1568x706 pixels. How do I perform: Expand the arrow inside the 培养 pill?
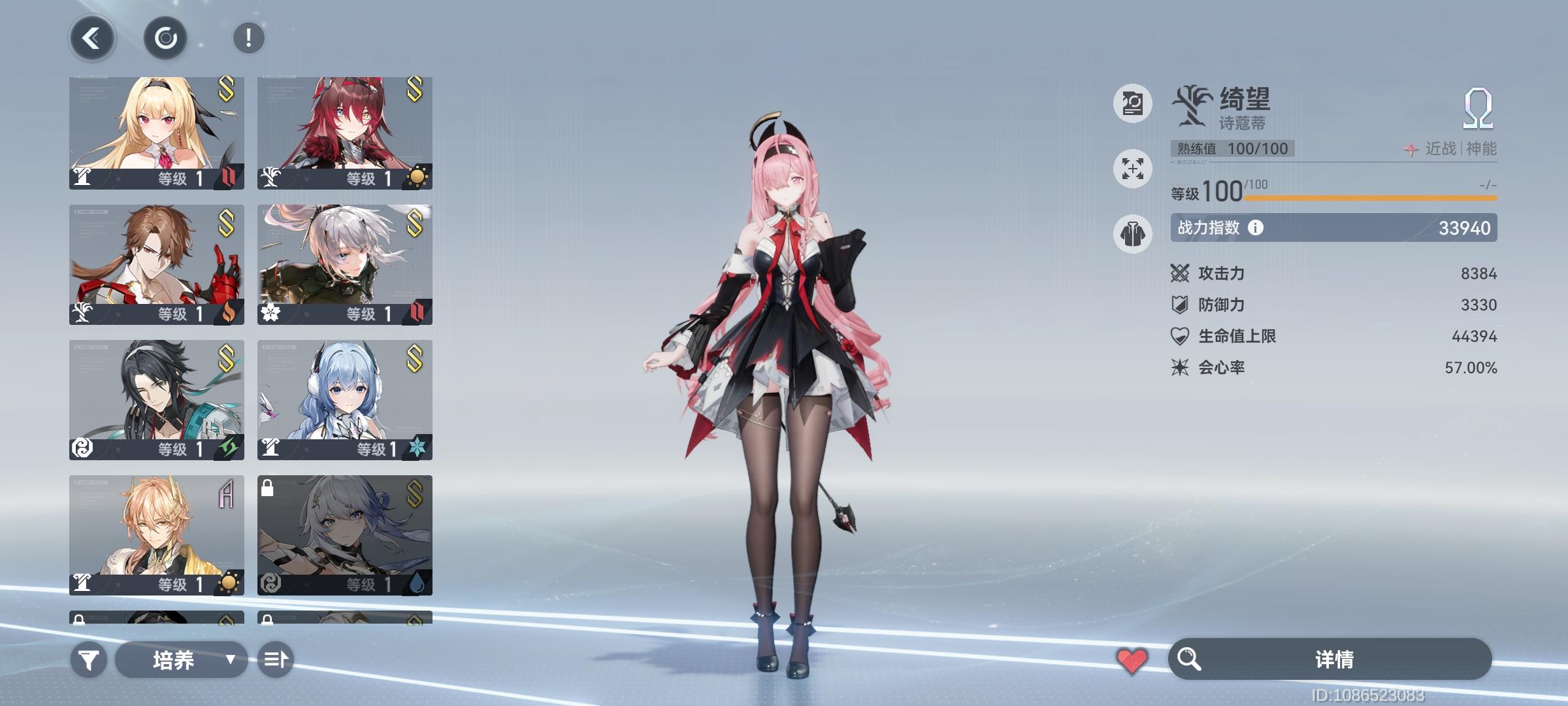click(230, 662)
